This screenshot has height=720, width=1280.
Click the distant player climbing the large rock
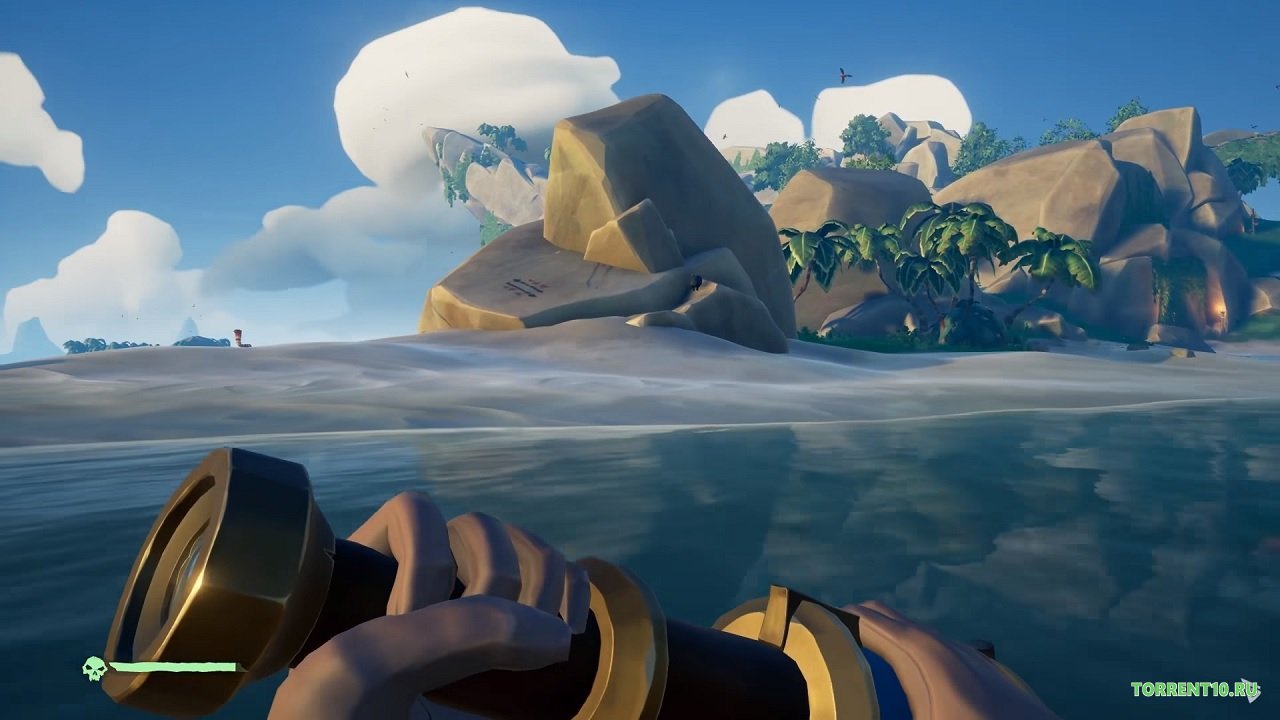pyautogui.click(x=697, y=282)
